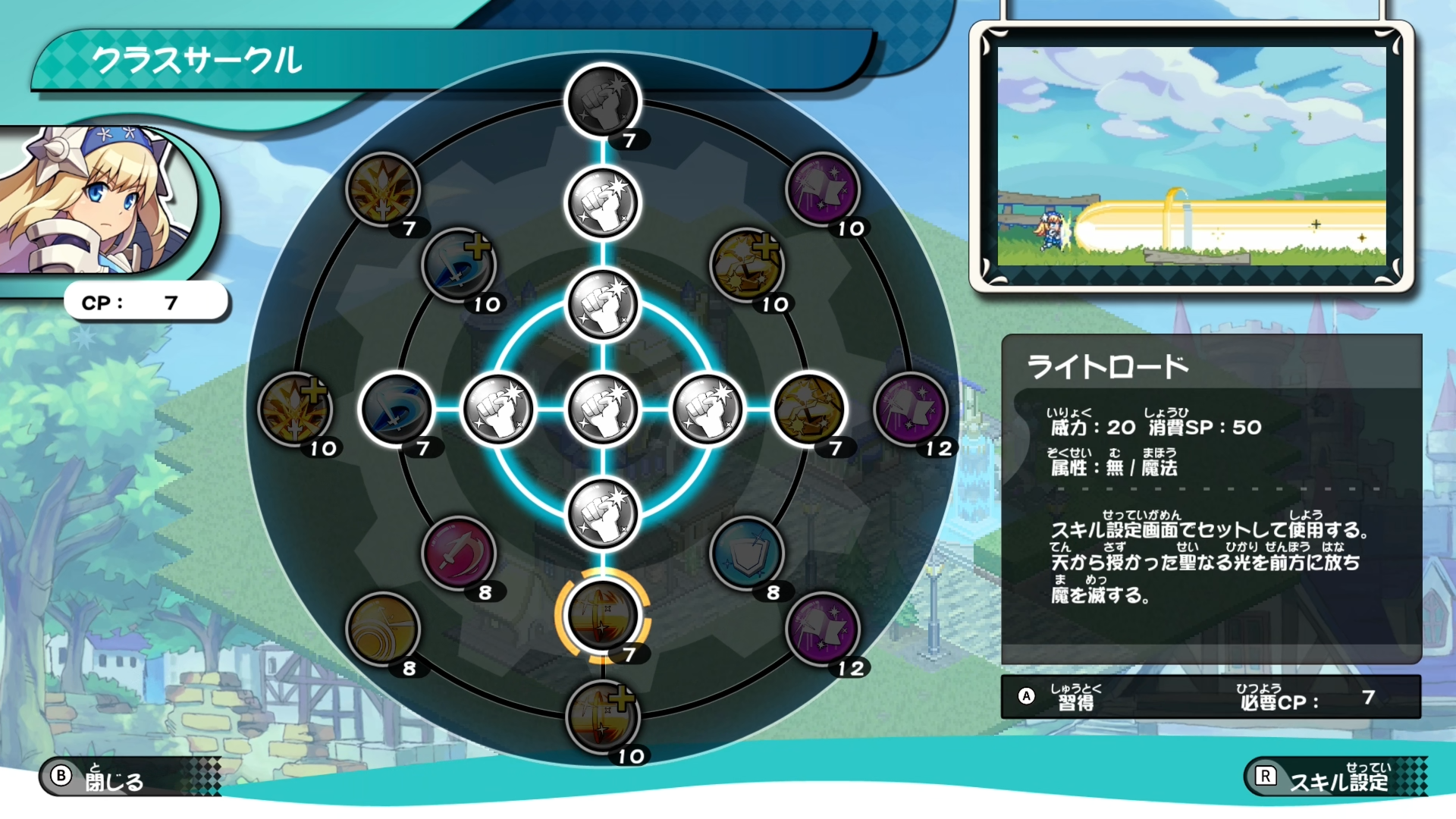1456x819 pixels.
Task: View the Light Road skill preview thumbnail
Action: point(1191,156)
